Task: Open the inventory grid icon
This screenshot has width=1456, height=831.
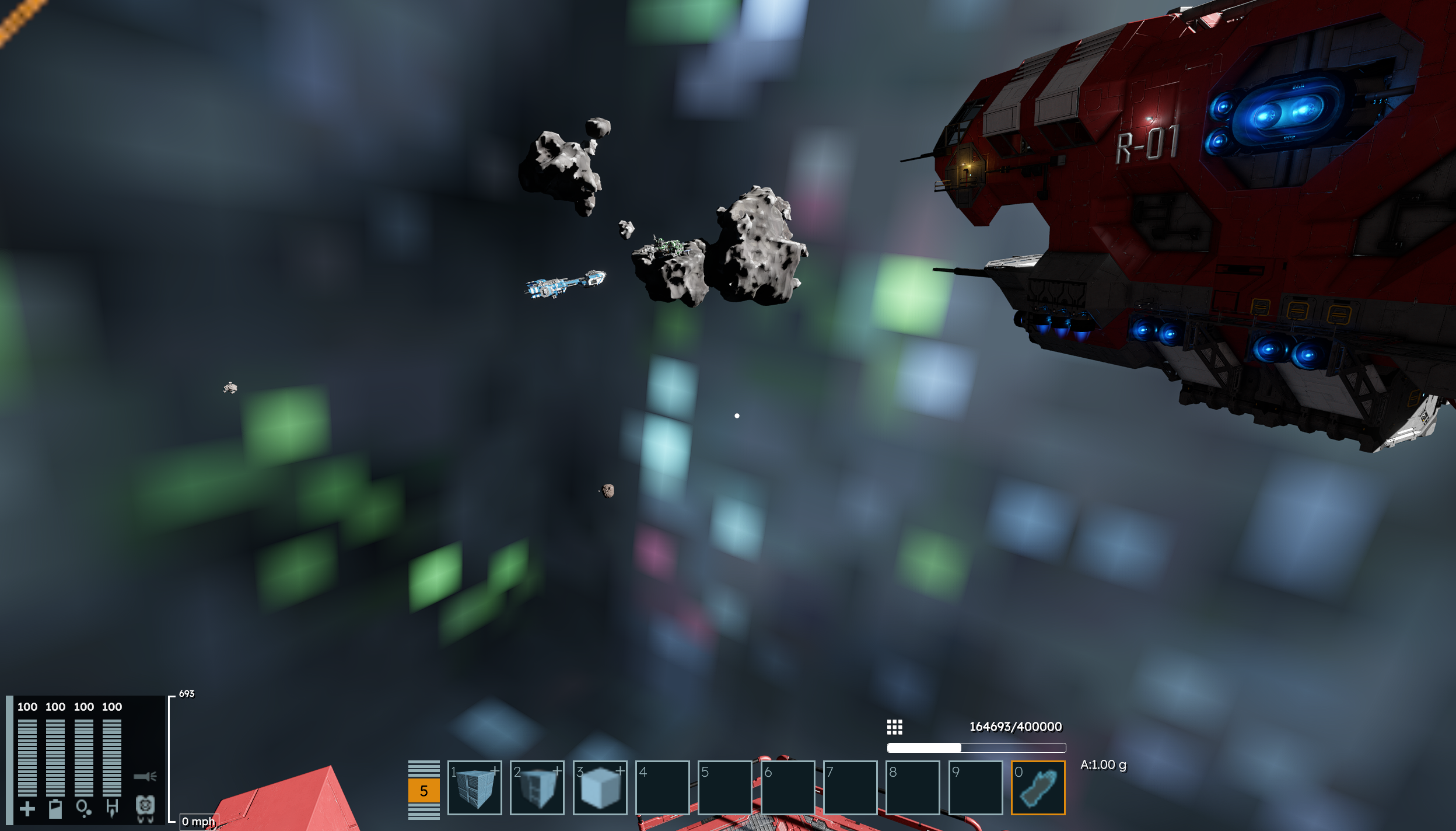Action: tap(894, 727)
